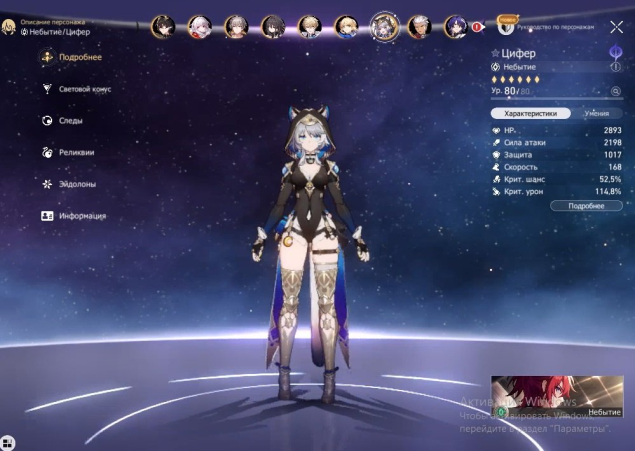Screen dimensions: 635x451
Task: Pick the last portrait with the red alert
Action: point(456,25)
